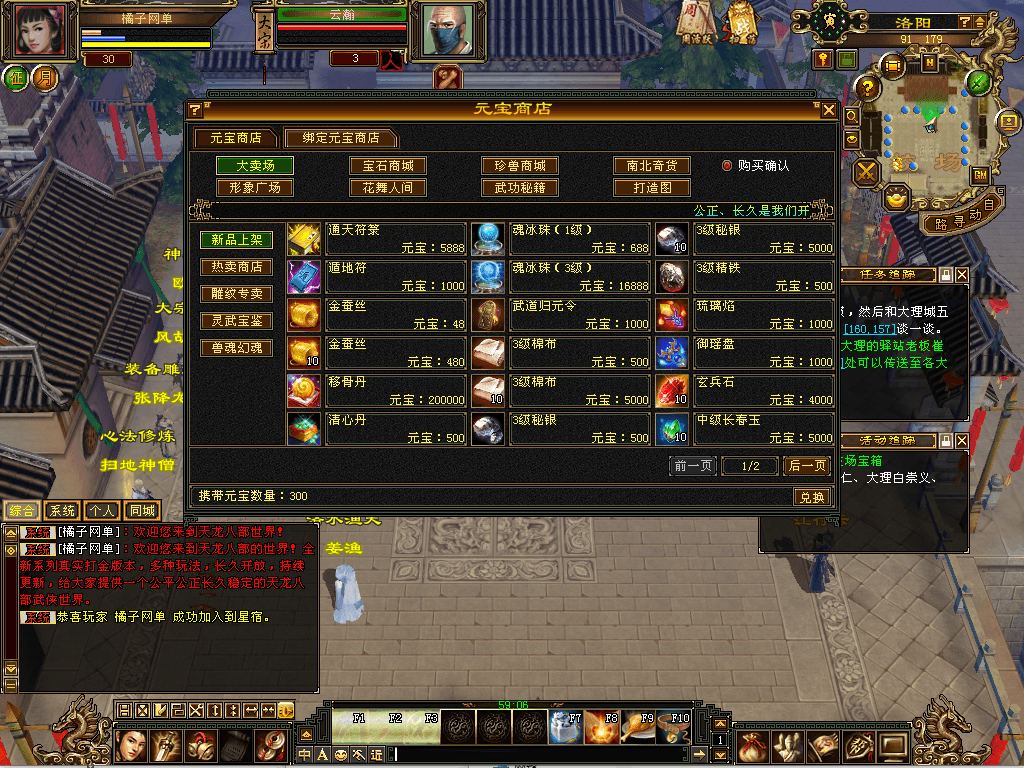
Task: Choose the 武道归元令 item
Action: pyautogui.click(x=560, y=315)
